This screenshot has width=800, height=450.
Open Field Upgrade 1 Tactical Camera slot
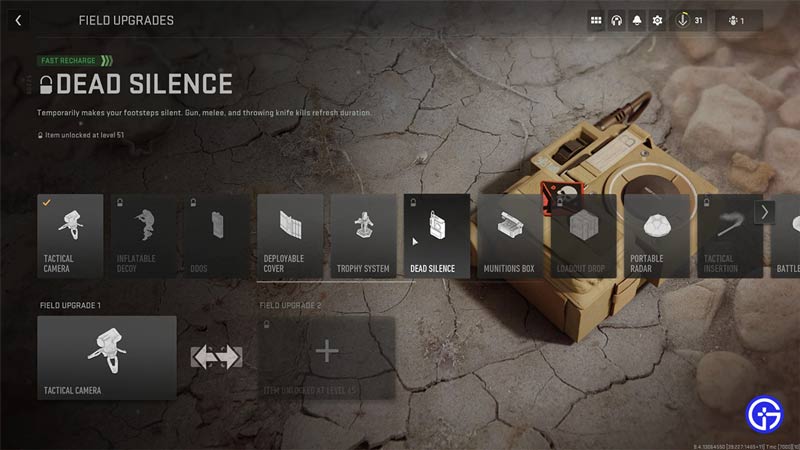(107, 357)
